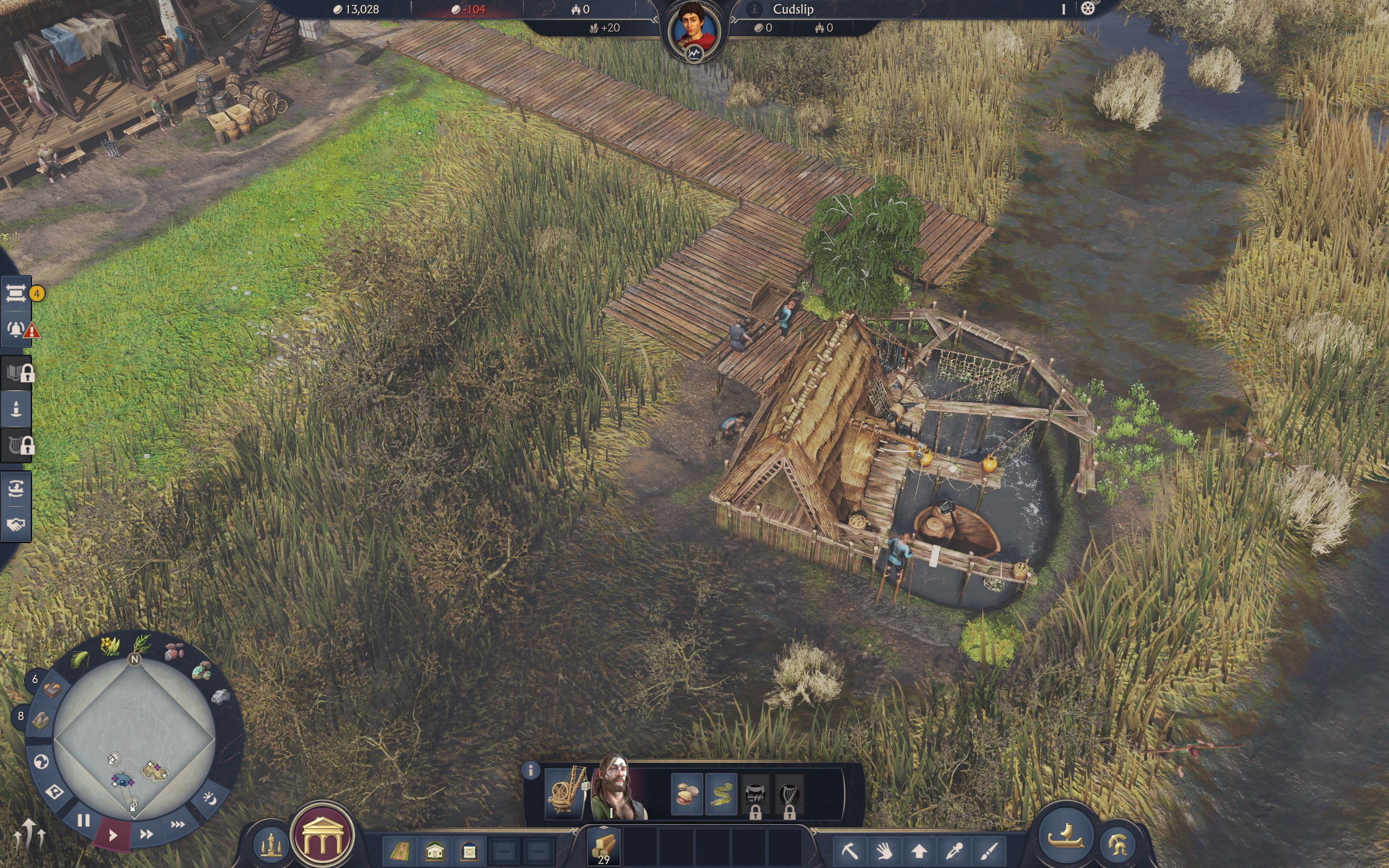Viewport: 1389px width, 868px height.
Task: Set game to triple fast-forward speed
Action: point(177,825)
